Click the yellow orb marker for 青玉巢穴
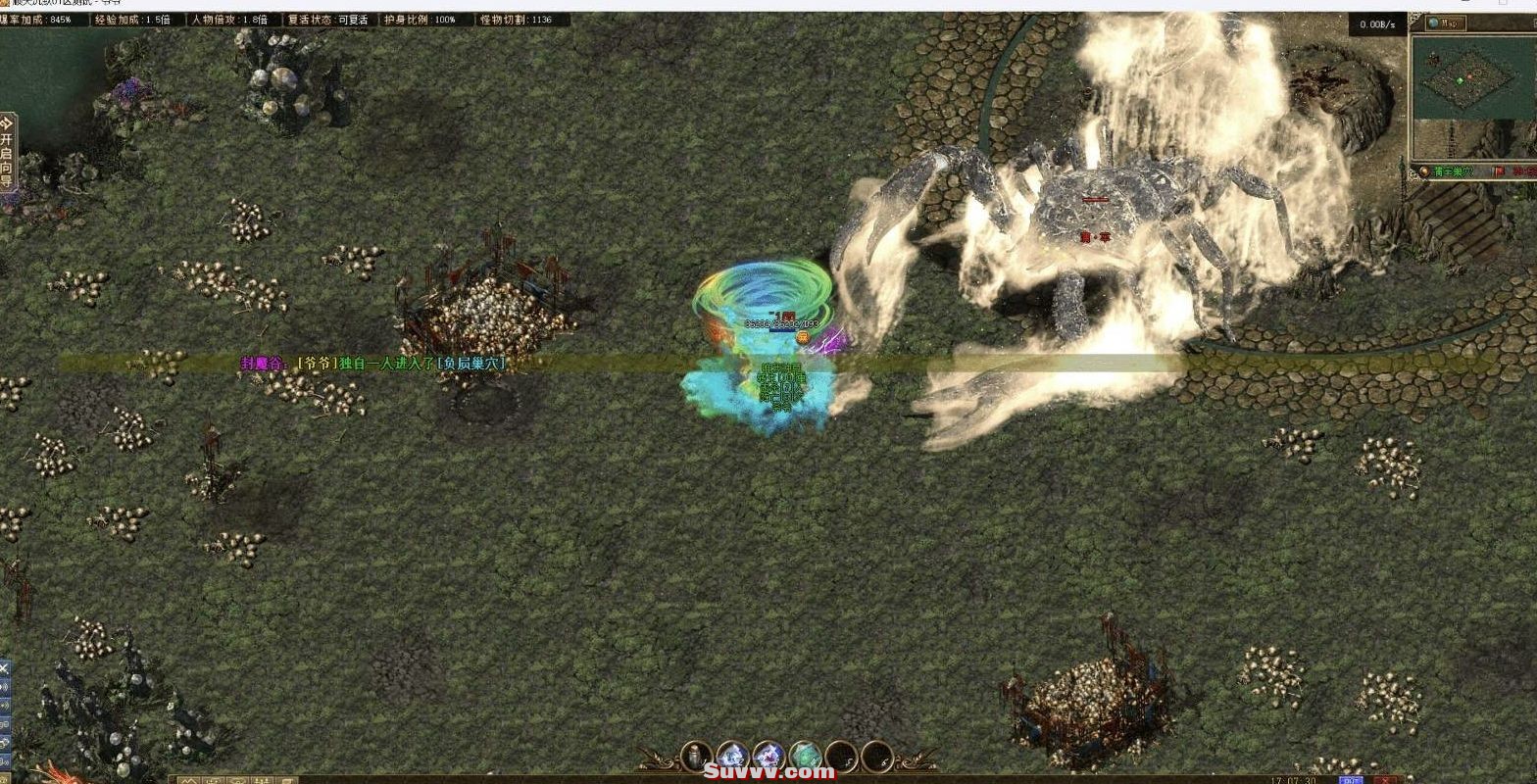Image resolution: width=1537 pixels, height=784 pixels. pyautogui.click(x=1423, y=171)
